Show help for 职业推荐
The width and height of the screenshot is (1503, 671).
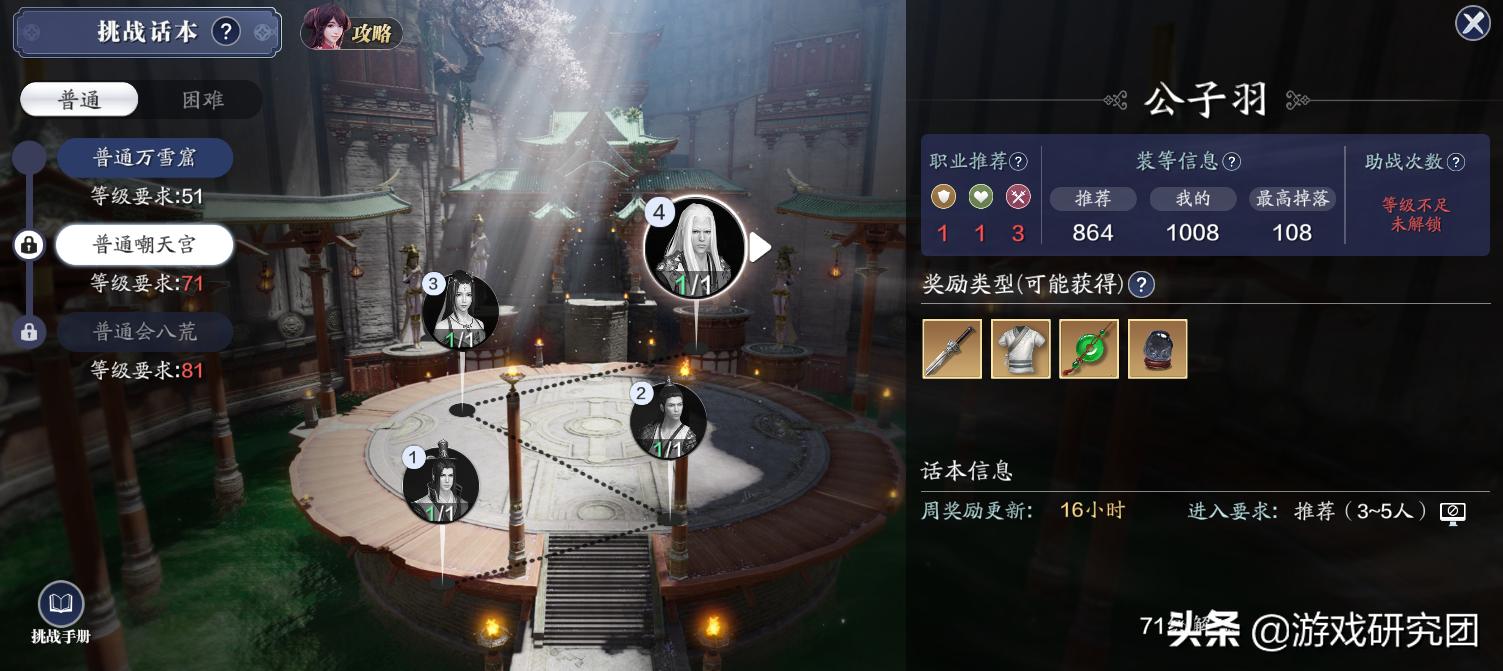[x=1018, y=161]
